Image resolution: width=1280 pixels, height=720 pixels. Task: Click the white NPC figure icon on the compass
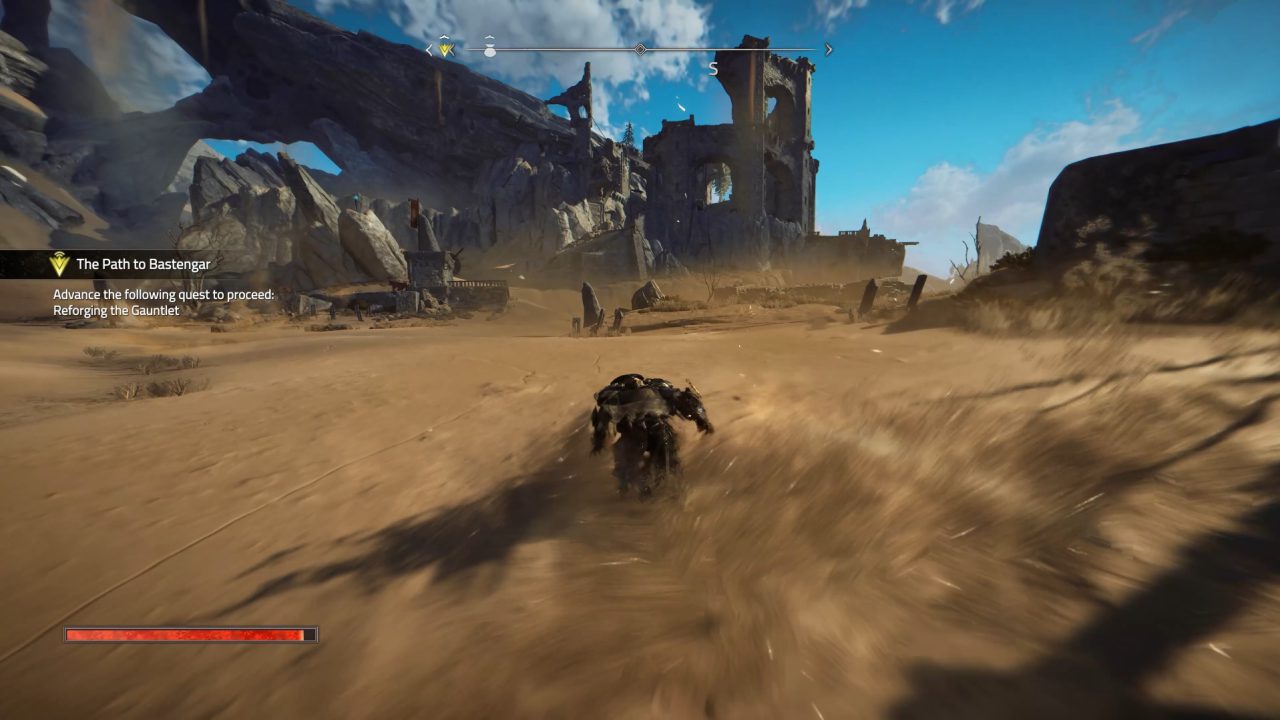click(x=489, y=50)
